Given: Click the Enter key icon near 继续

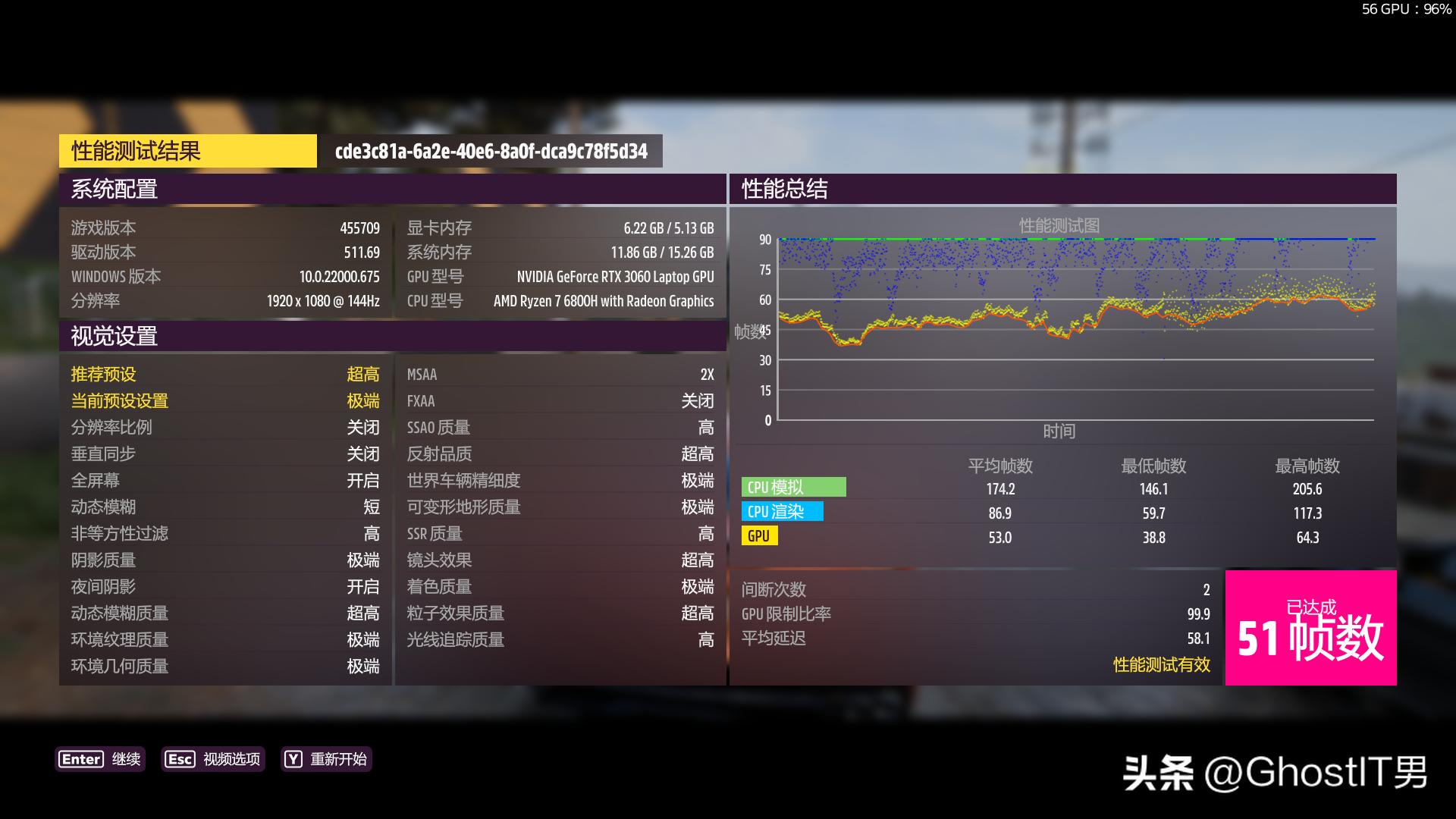Looking at the screenshot, I should coord(81,759).
